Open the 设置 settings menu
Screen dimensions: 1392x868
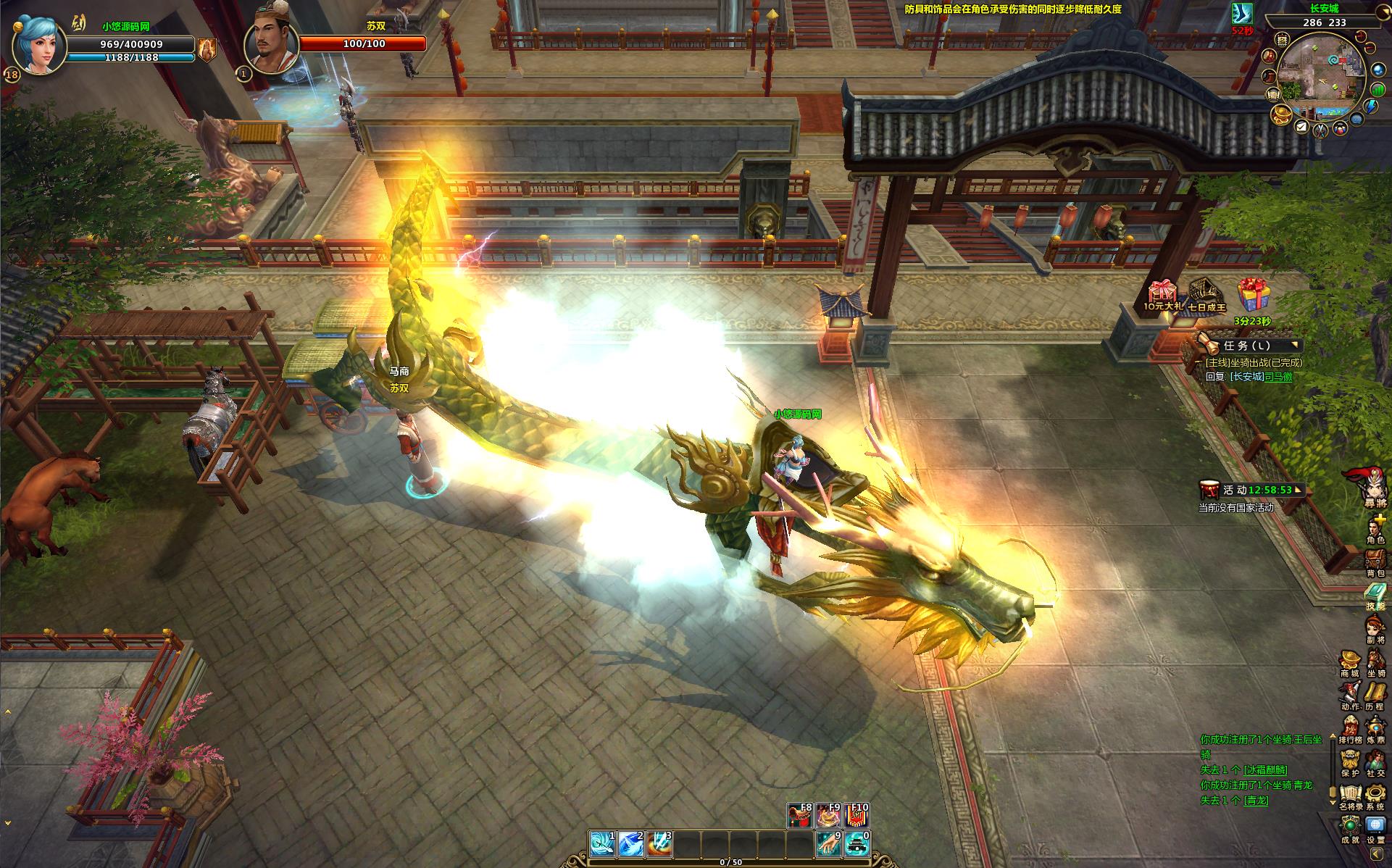[1375, 828]
